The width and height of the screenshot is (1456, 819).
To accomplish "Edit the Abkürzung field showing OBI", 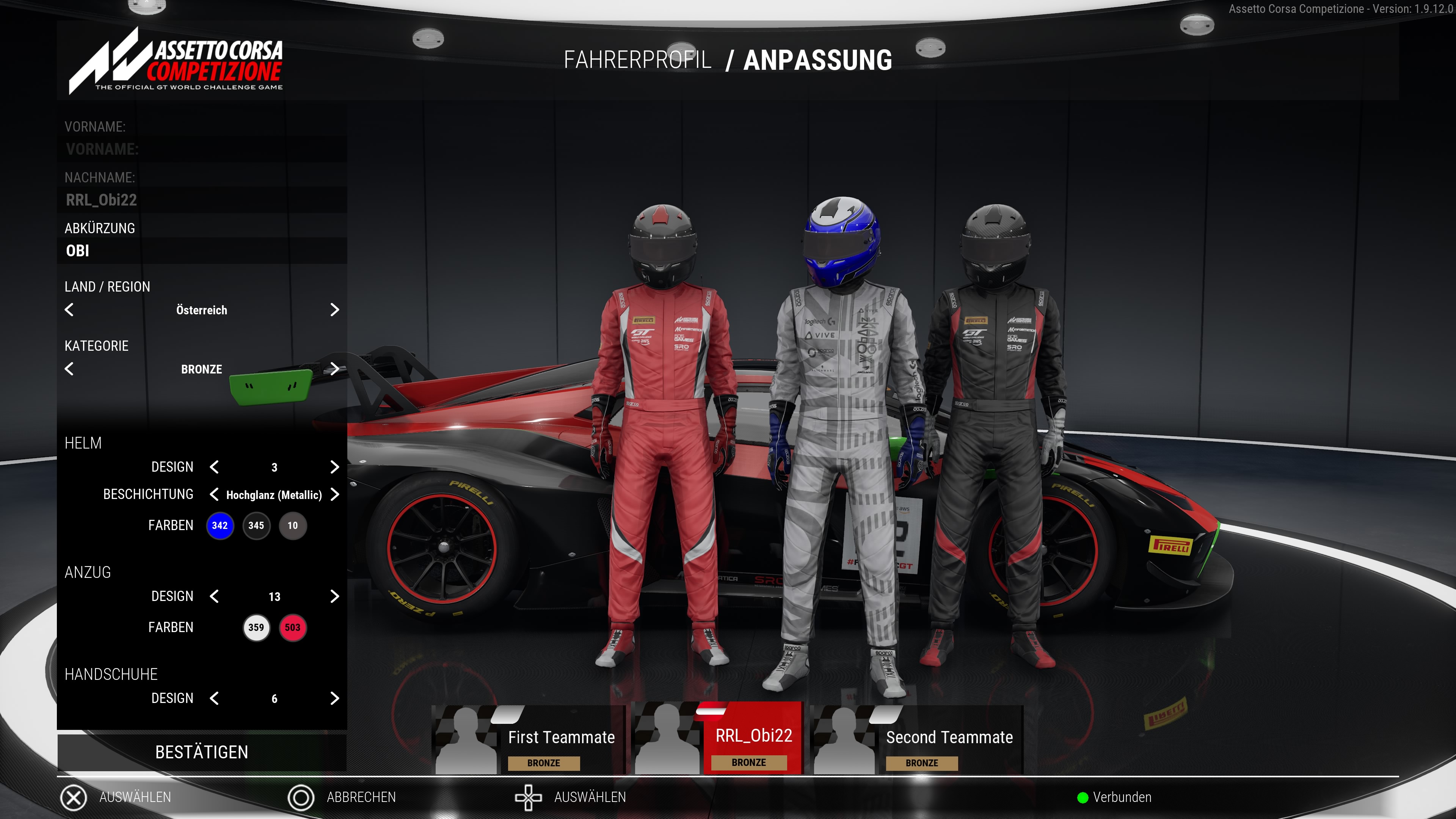I will coord(202,250).
